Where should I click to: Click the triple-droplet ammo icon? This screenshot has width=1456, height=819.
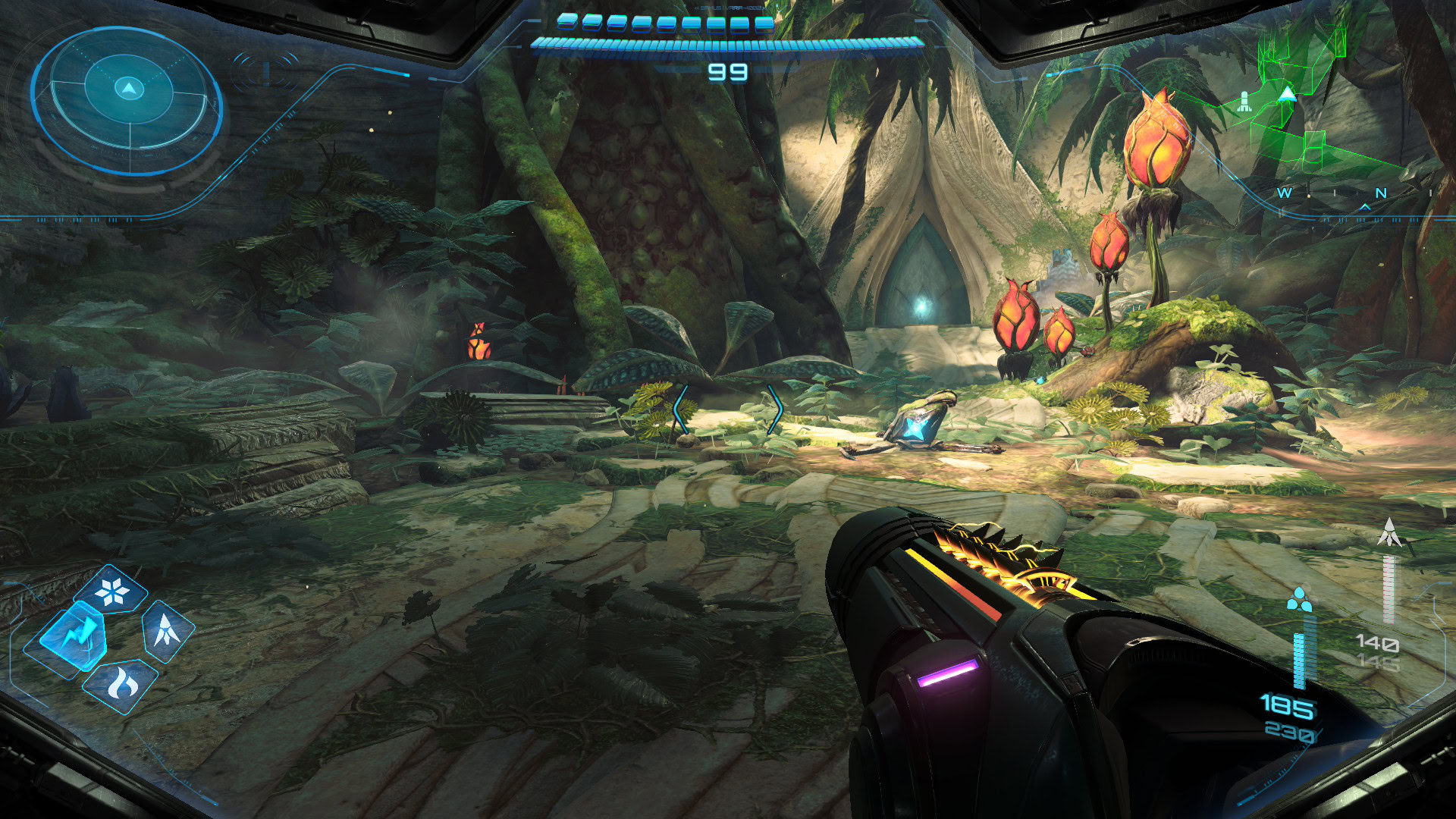pos(1299,599)
